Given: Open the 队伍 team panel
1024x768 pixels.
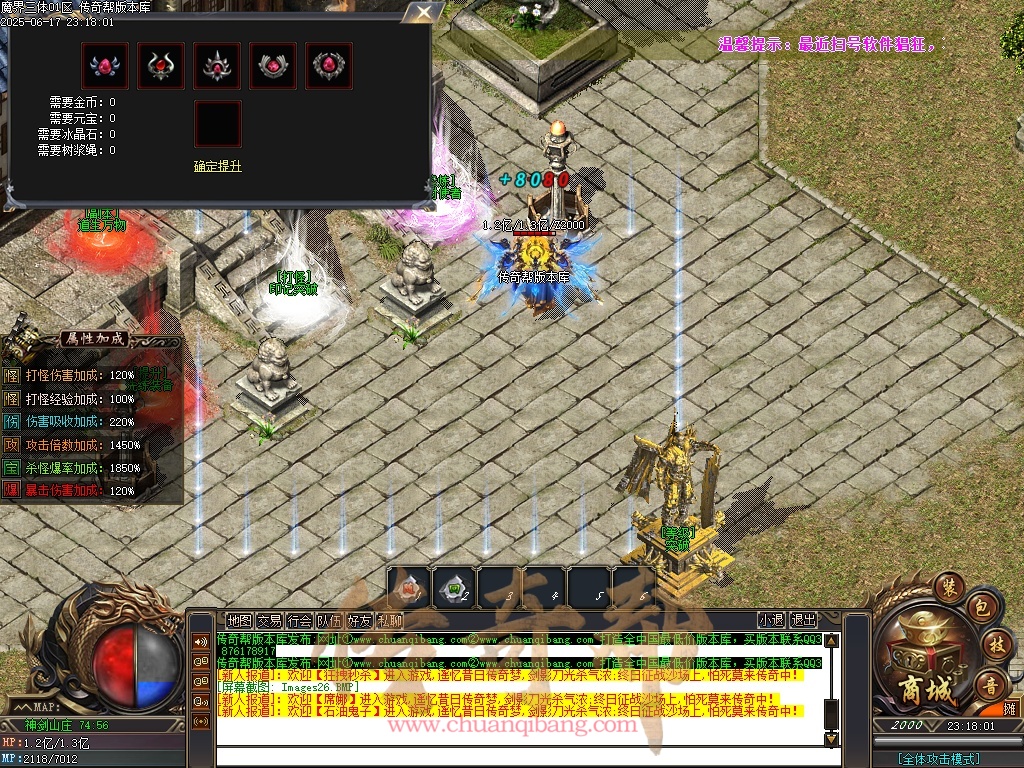Looking at the screenshot, I should coord(329,620).
